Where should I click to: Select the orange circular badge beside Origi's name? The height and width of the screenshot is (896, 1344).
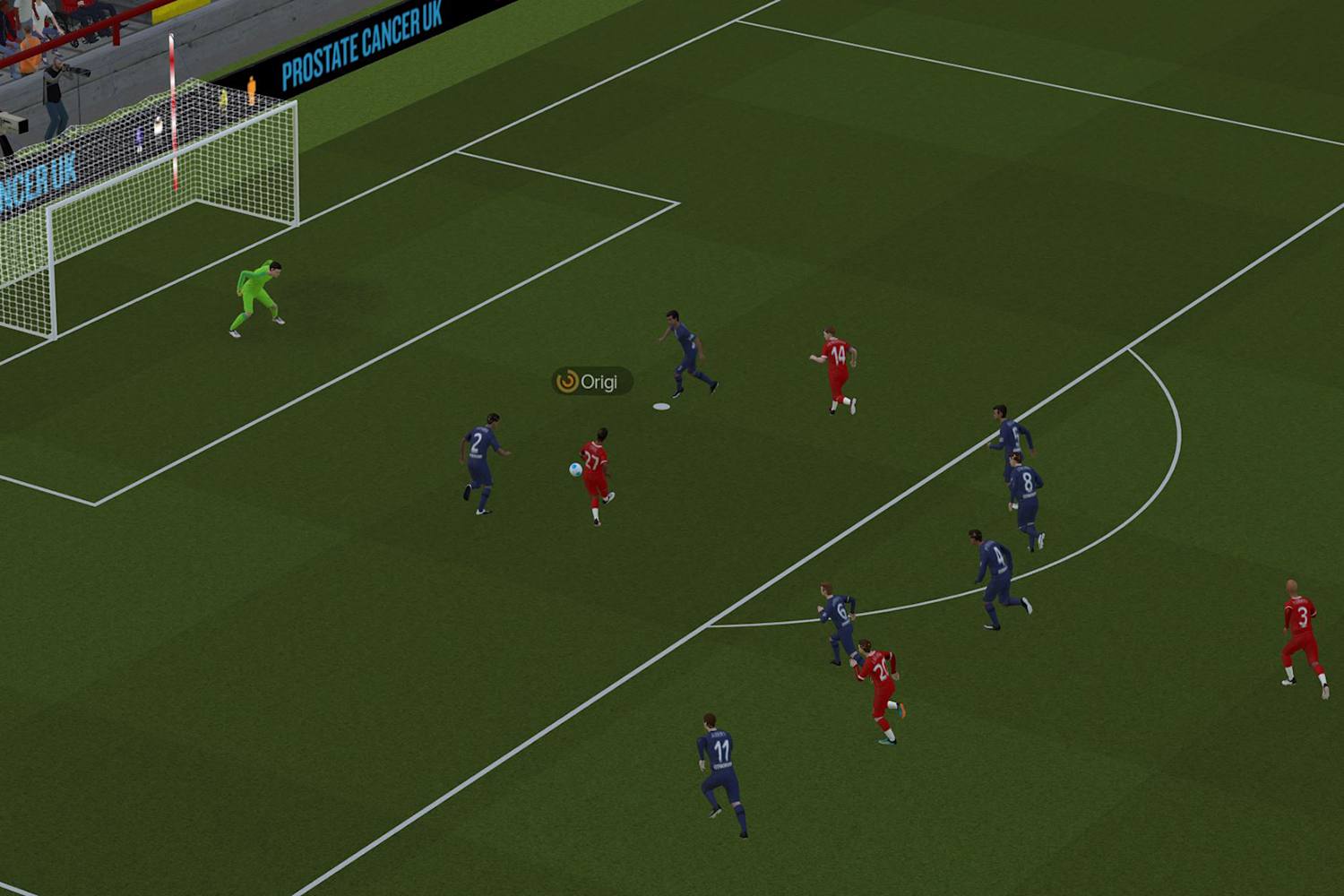coord(568,381)
